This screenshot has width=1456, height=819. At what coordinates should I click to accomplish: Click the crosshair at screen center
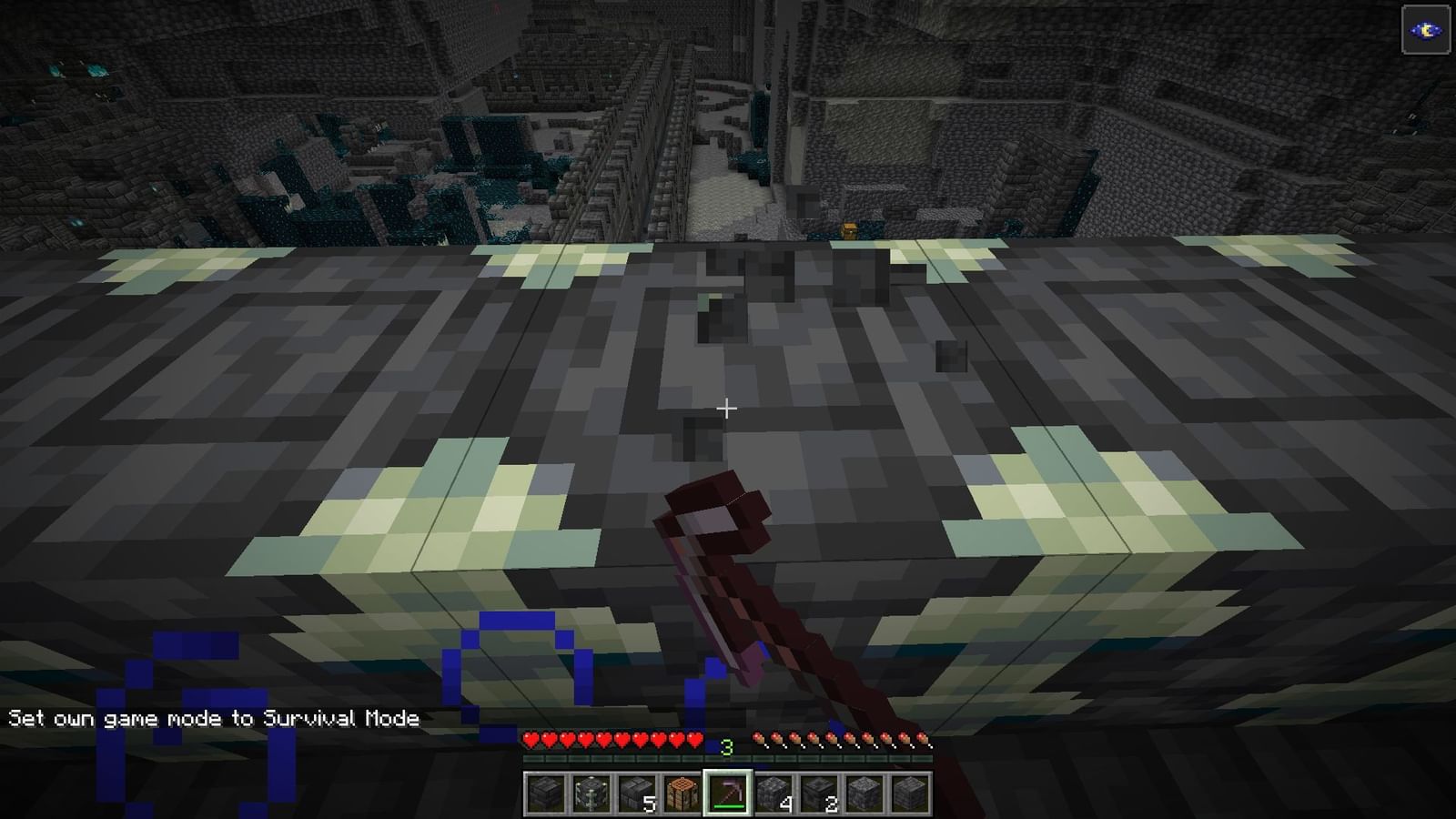728,409
